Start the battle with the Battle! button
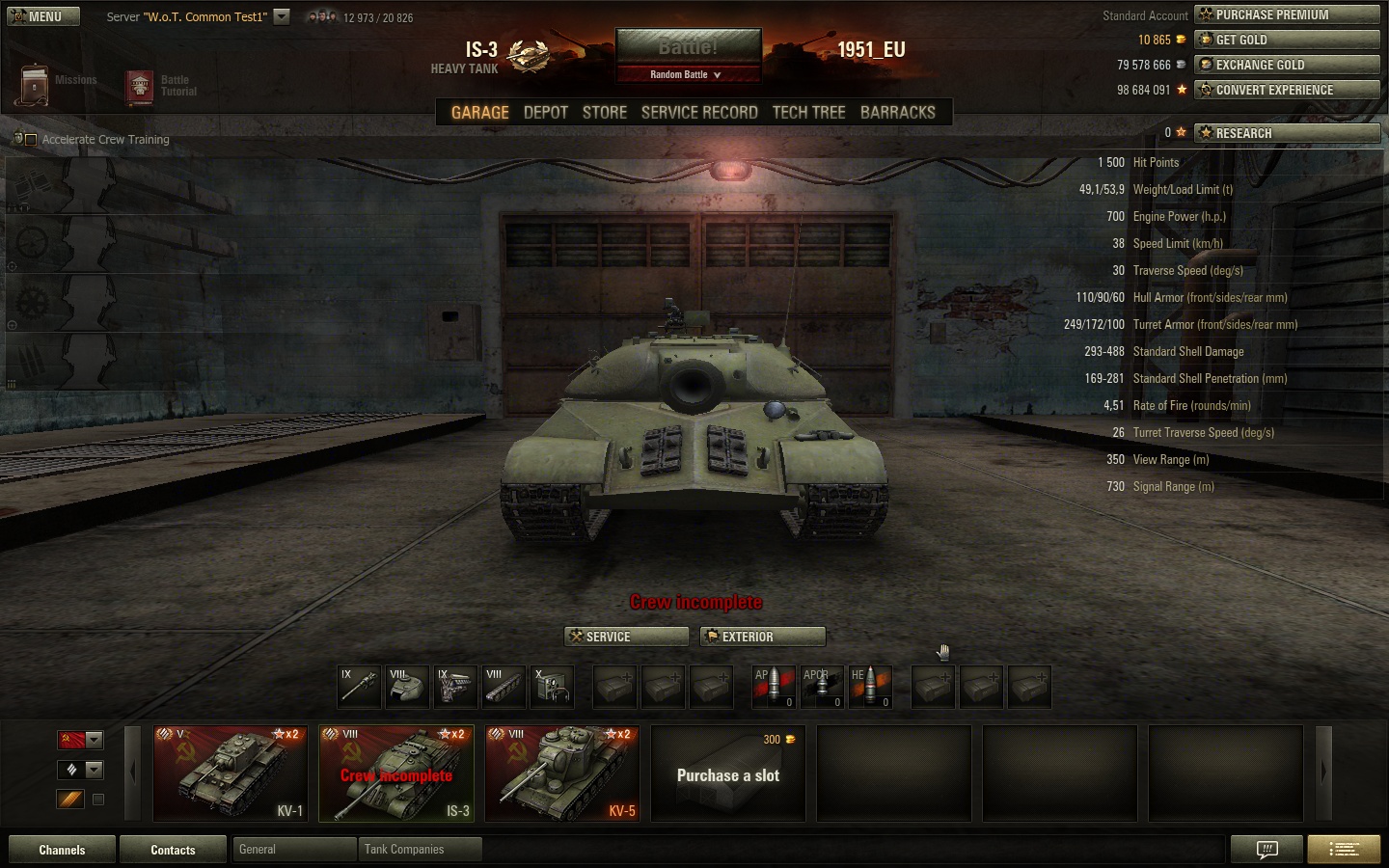 click(688, 47)
